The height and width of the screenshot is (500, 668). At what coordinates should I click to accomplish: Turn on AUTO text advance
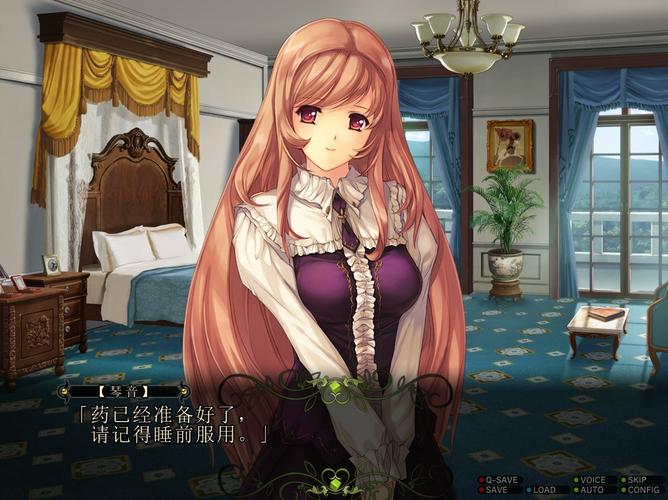[x=590, y=490]
